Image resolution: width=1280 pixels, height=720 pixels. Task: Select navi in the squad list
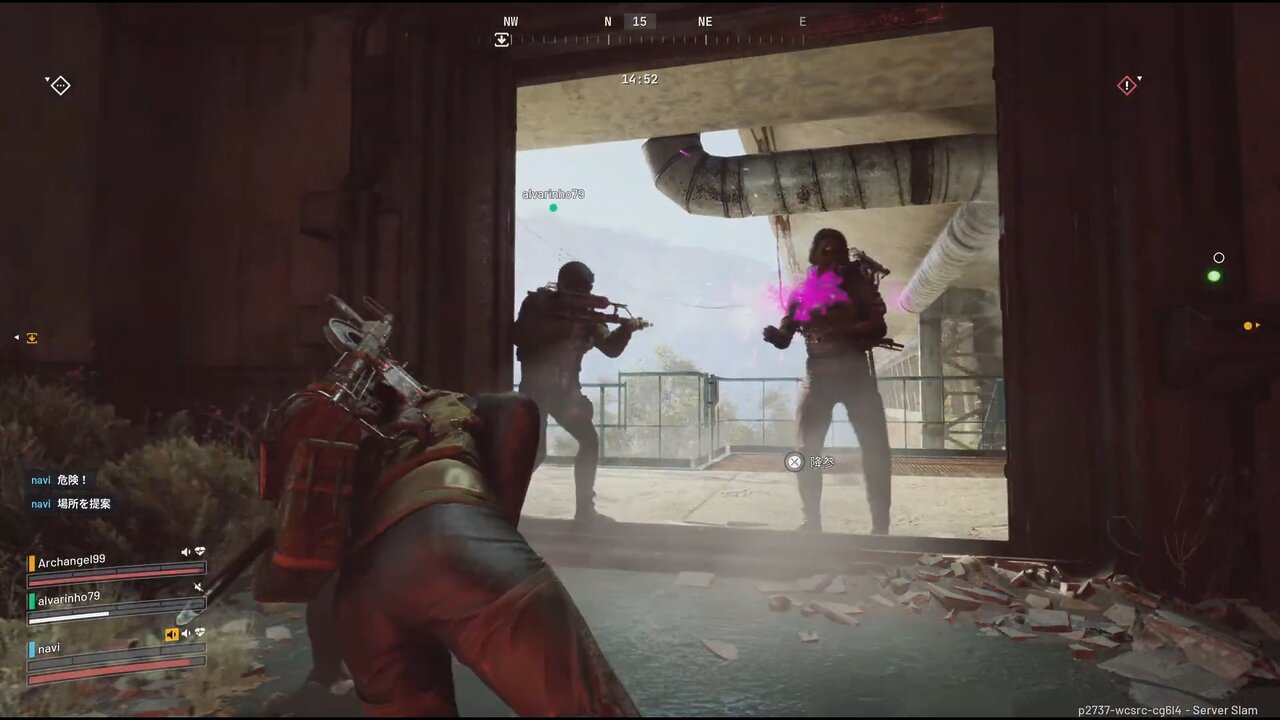(49, 648)
